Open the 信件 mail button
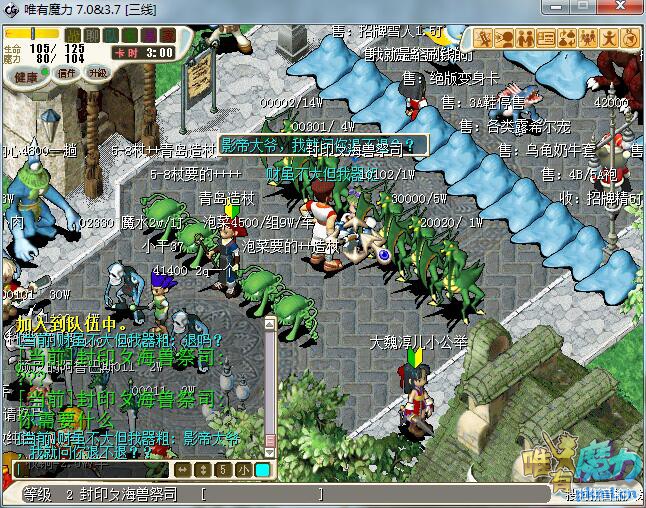This screenshot has height=508, width=646. [67, 73]
